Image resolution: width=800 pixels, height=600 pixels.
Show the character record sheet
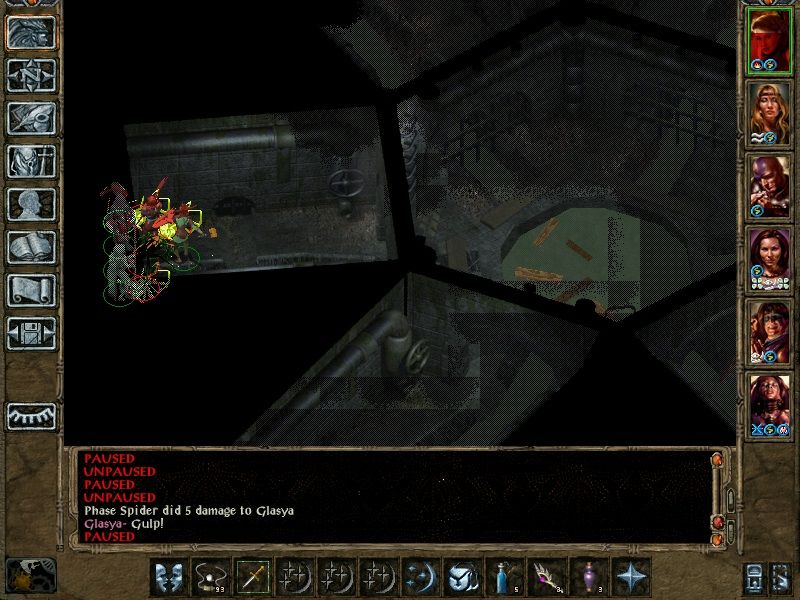(x=30, y=205)
